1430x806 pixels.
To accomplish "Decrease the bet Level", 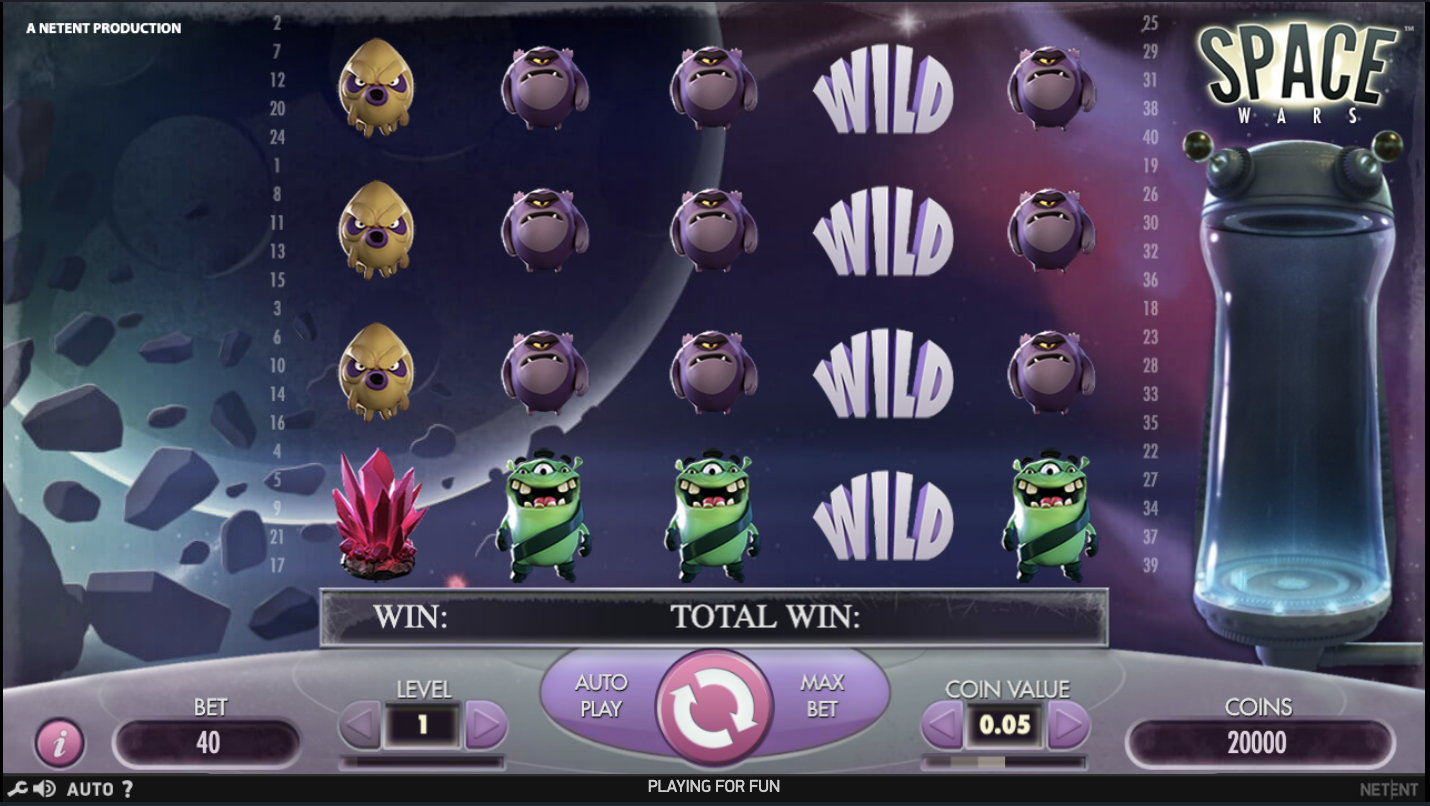I will 359,725.
